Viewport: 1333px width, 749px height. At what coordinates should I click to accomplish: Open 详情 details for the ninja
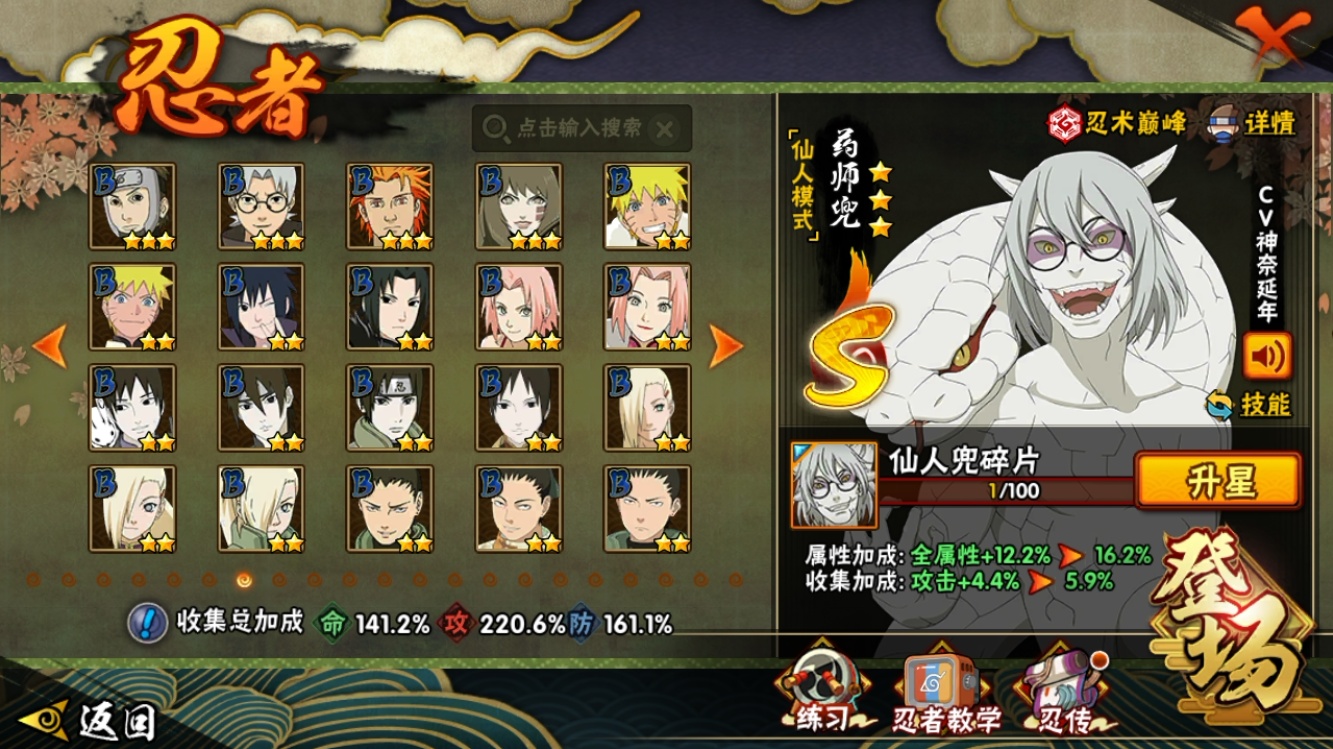point(1255,123)
